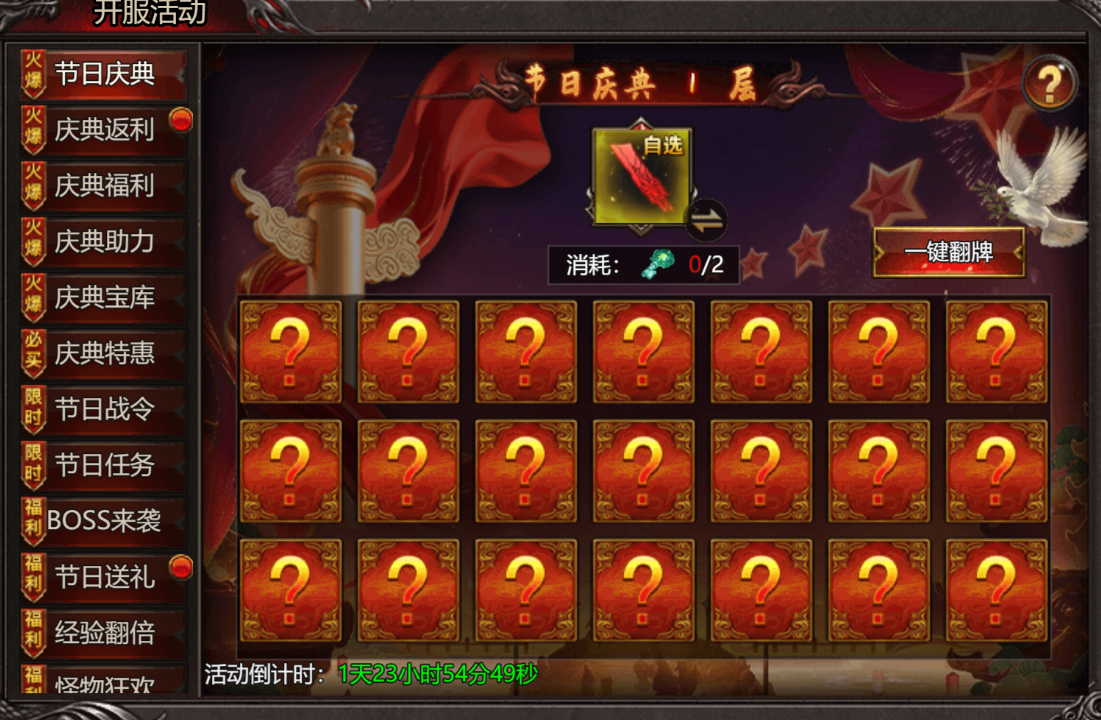
Task: Switch to the 经验翻倍 tab
Action: [104, 633]
